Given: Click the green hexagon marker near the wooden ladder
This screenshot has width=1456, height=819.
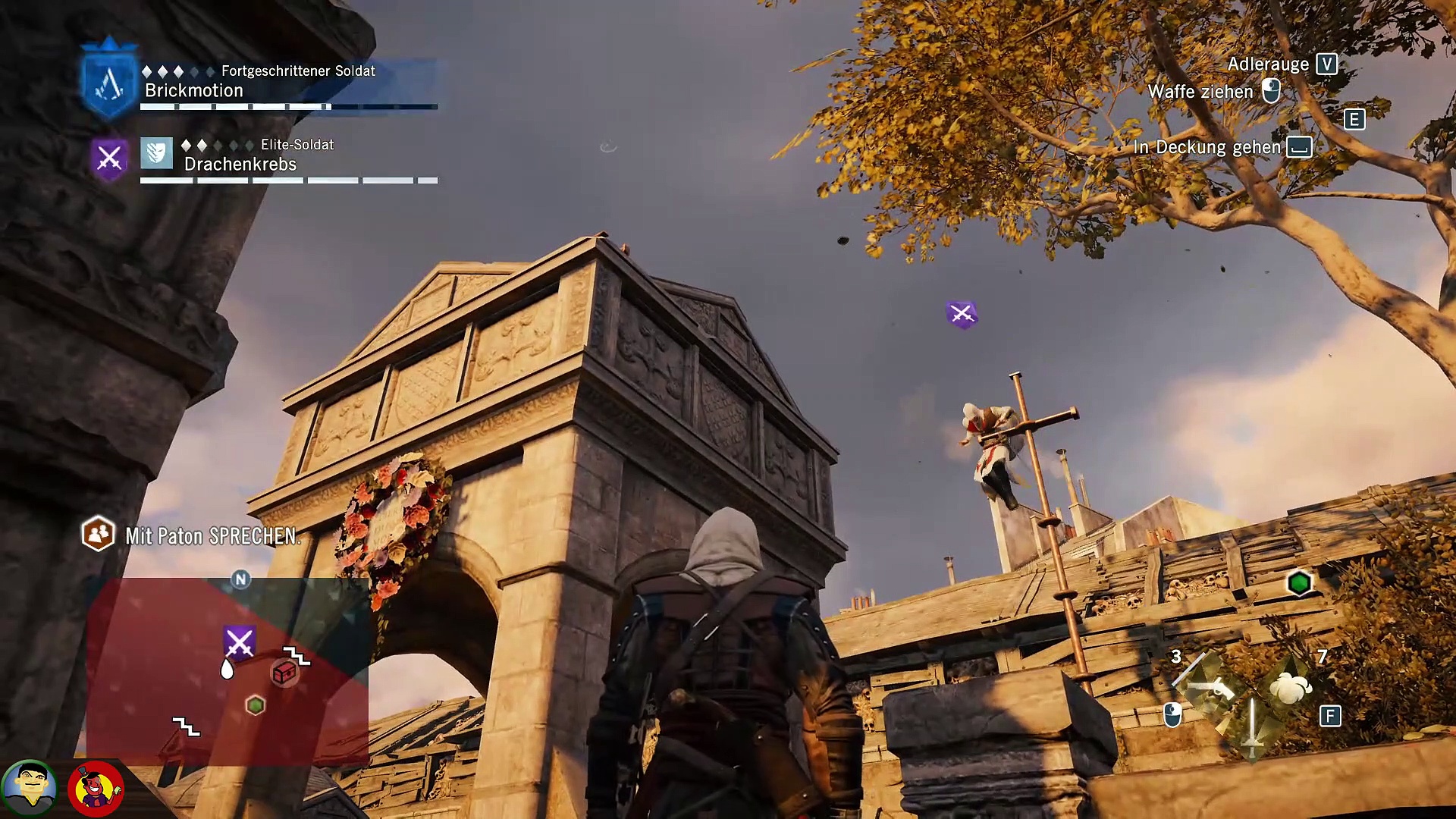Looking at the screenshot, I should (x=1299, y=583).
